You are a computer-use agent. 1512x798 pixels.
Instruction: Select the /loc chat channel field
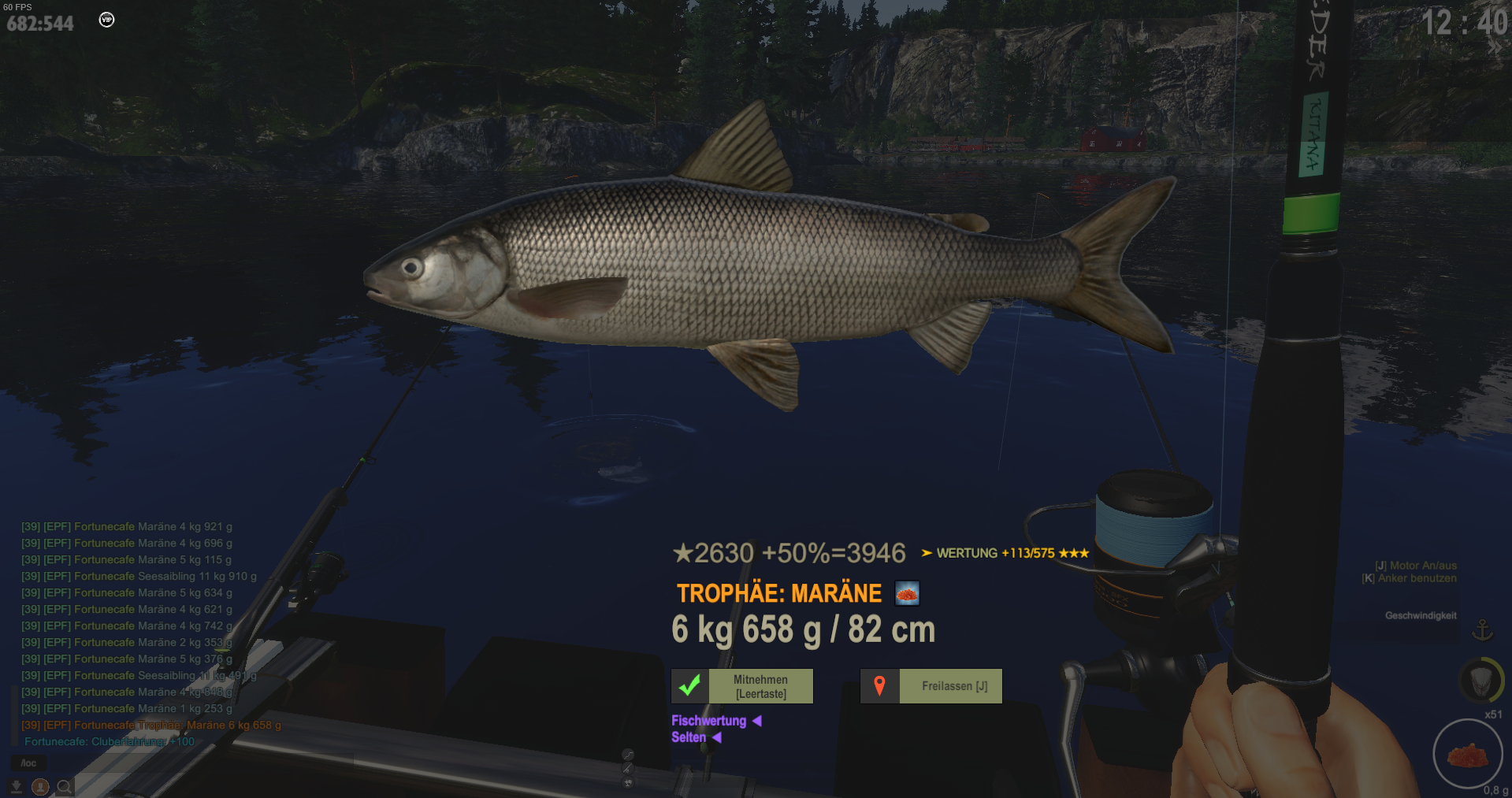(28, 763)
